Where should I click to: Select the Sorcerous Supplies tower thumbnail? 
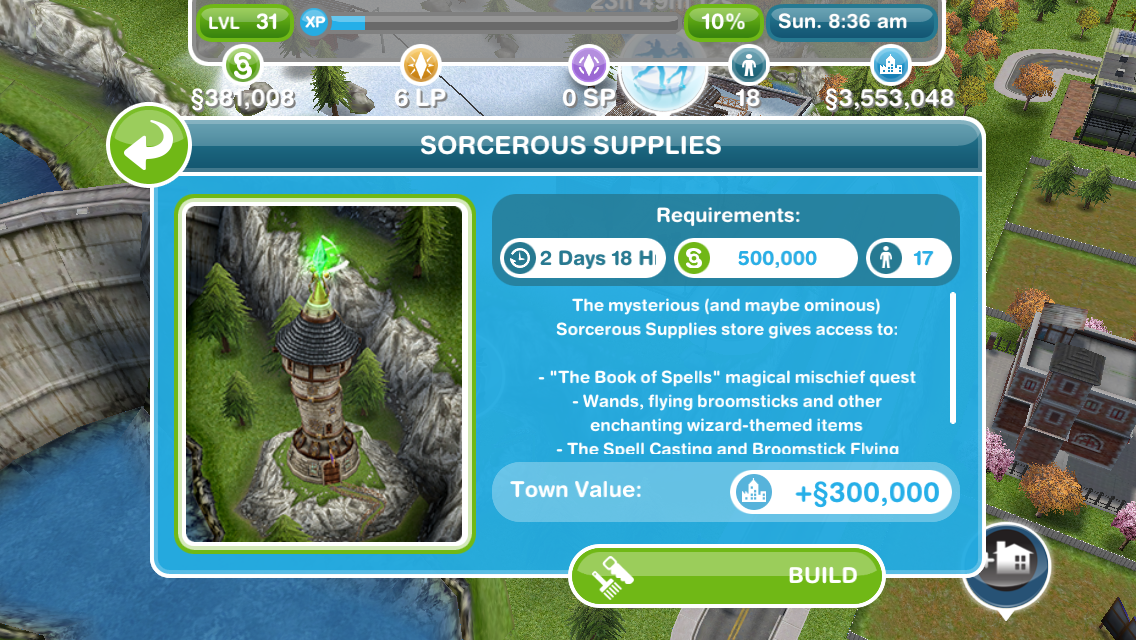(x=325, y=373)
